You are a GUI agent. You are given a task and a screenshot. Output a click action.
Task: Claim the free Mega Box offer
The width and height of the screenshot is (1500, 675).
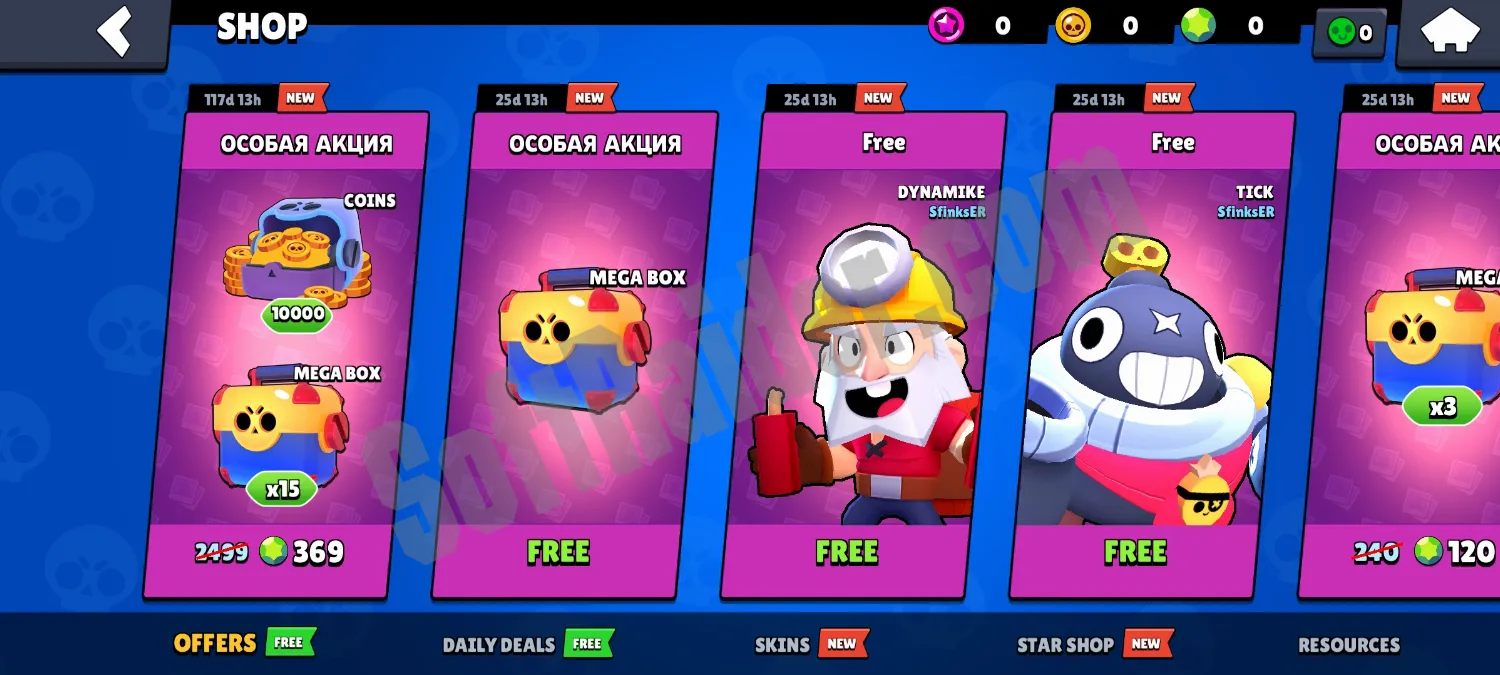[x=558, y=552]
